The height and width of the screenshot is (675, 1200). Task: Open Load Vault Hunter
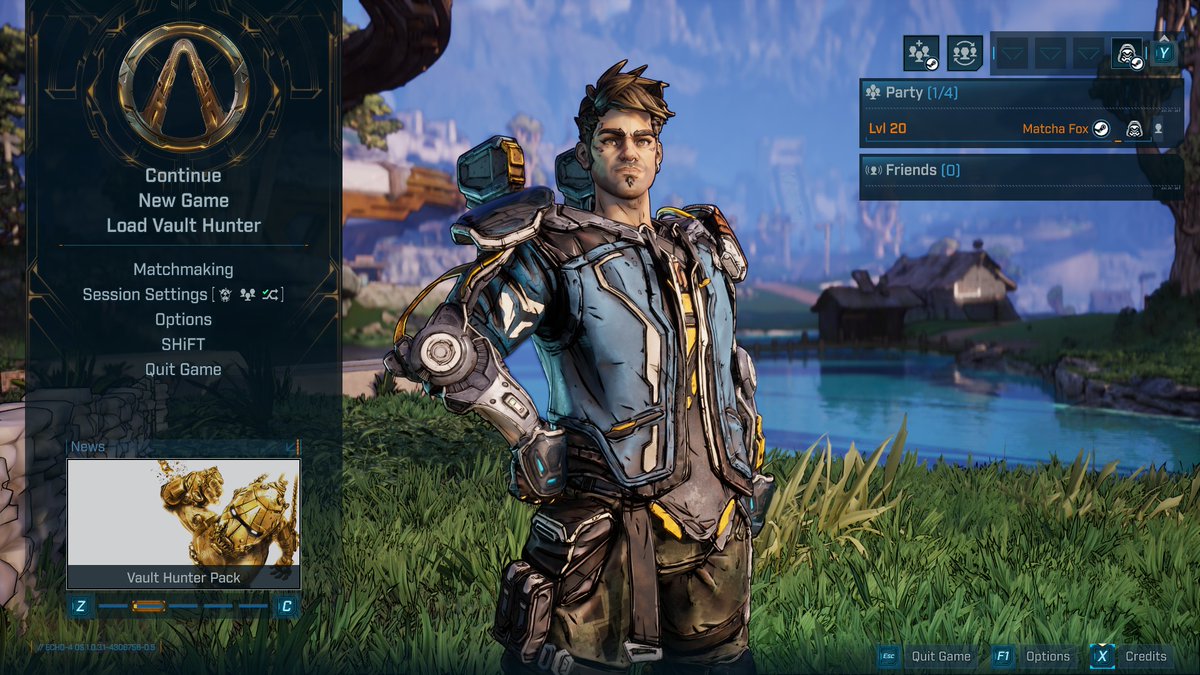pos(183,225)
